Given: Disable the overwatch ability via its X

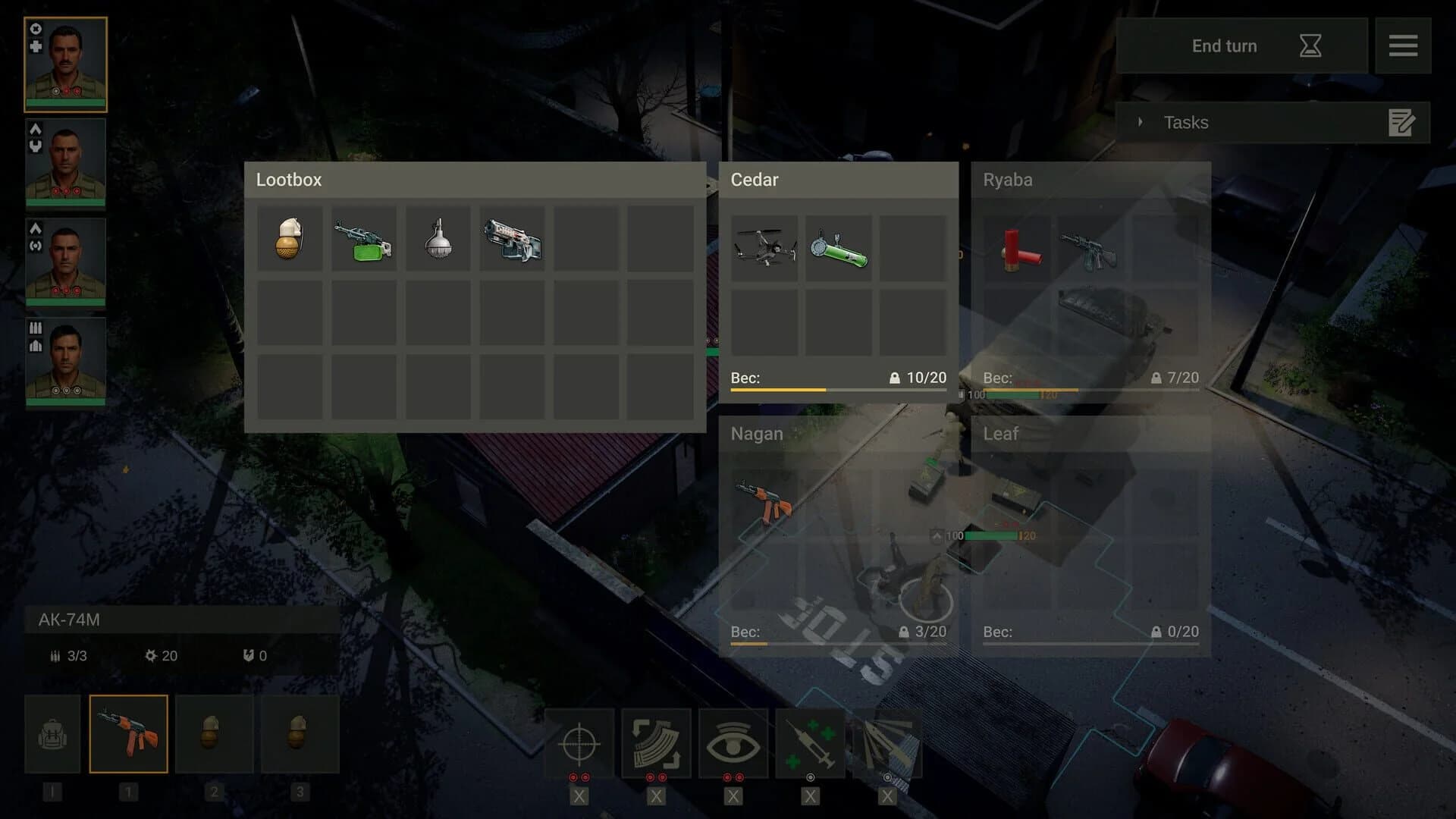Looking at the screenshot, I should tap(733, 796).
